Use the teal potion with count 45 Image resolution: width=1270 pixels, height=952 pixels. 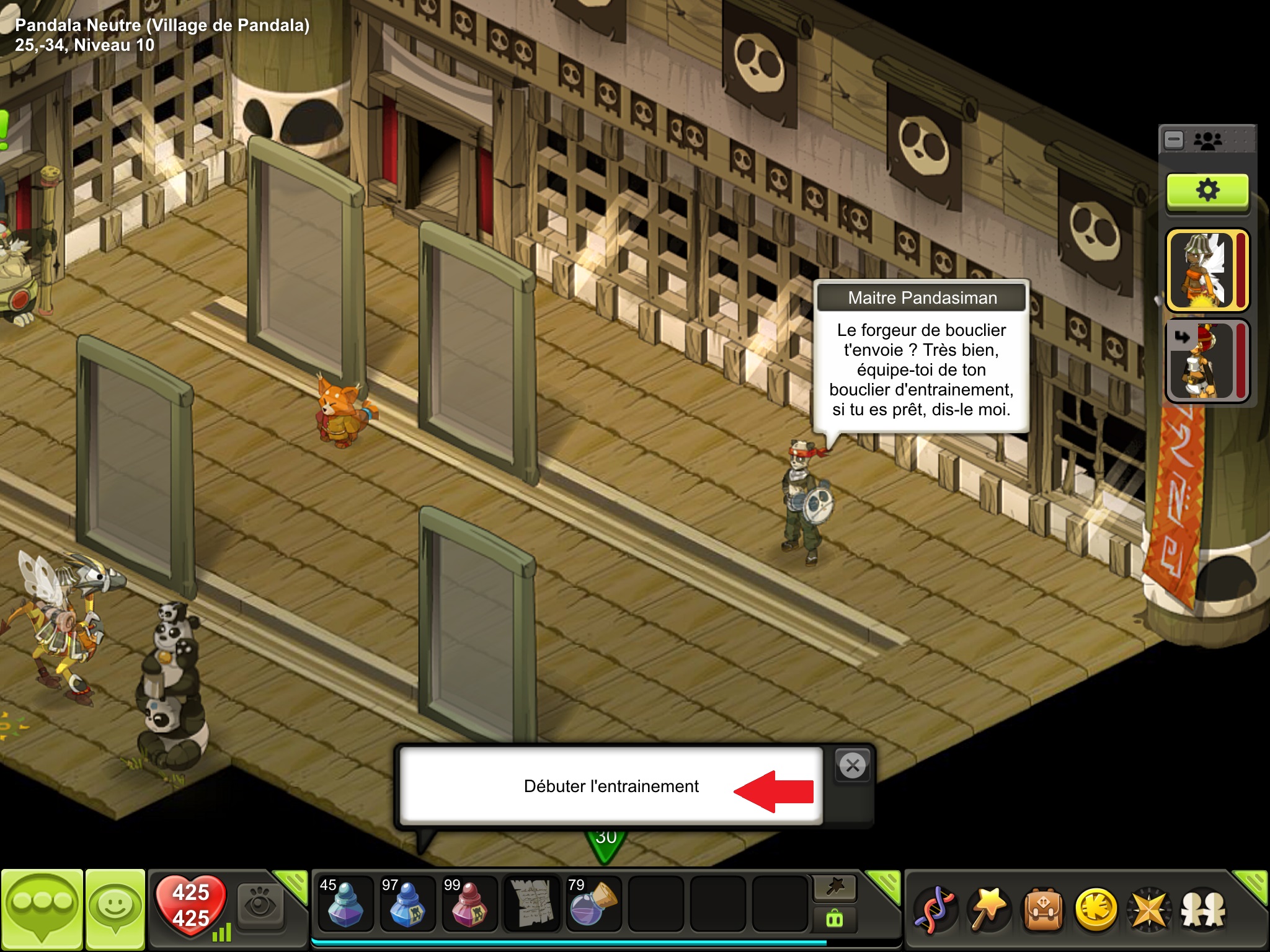[x=345, y=904]
